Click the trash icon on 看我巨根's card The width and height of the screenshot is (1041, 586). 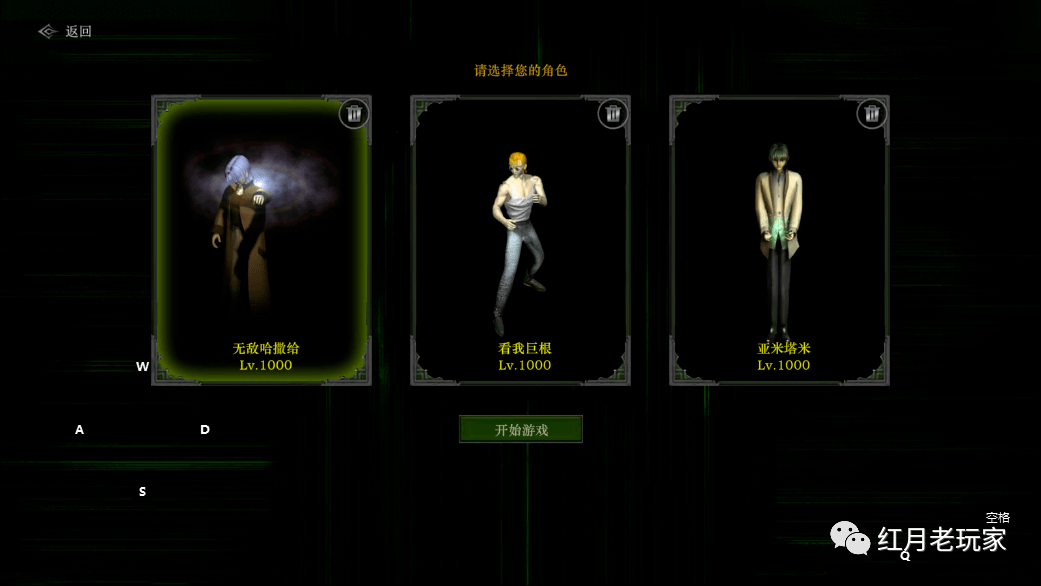coord(613,114)
